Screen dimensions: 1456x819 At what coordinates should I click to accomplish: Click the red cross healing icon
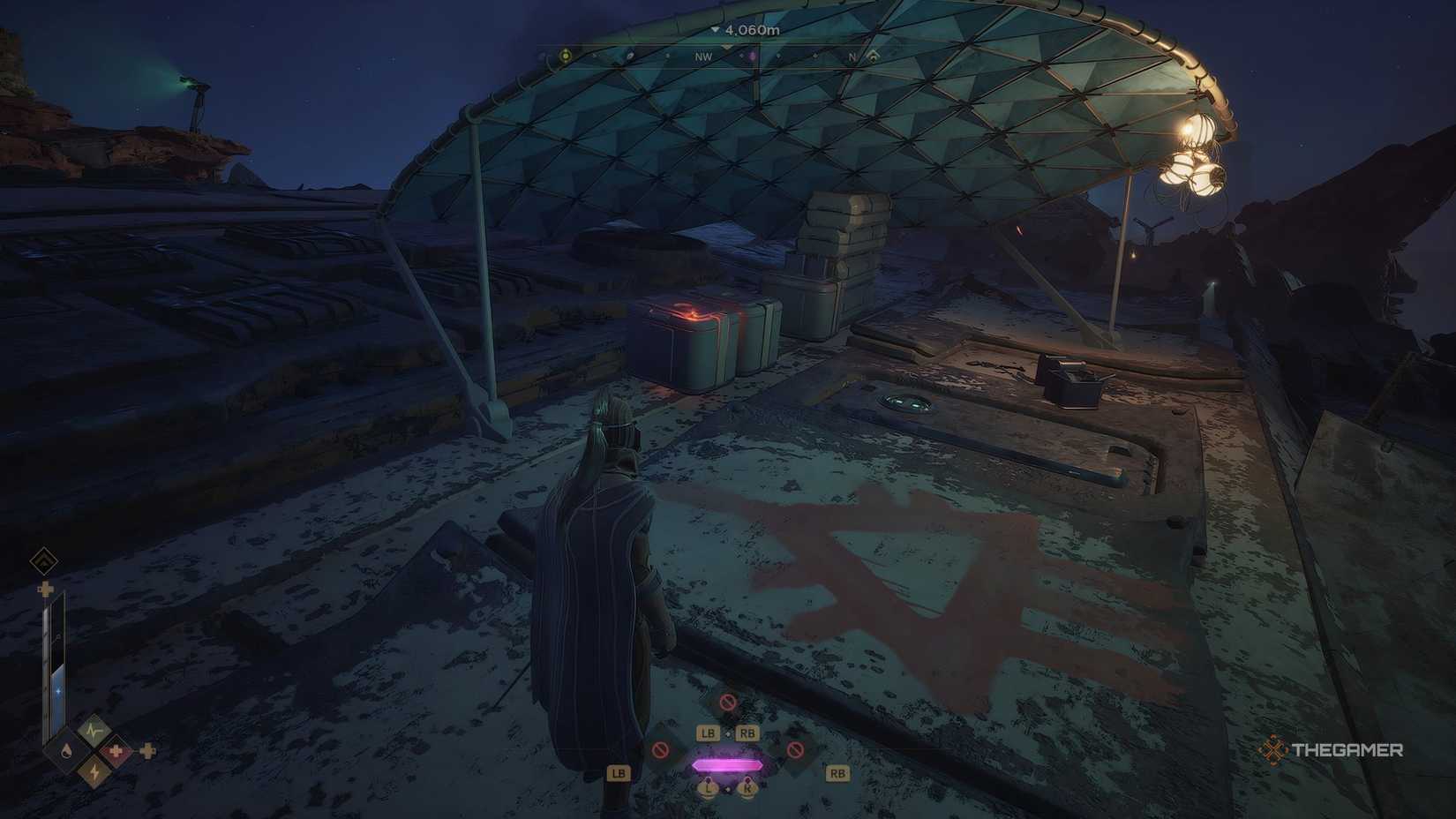(116, 751)
